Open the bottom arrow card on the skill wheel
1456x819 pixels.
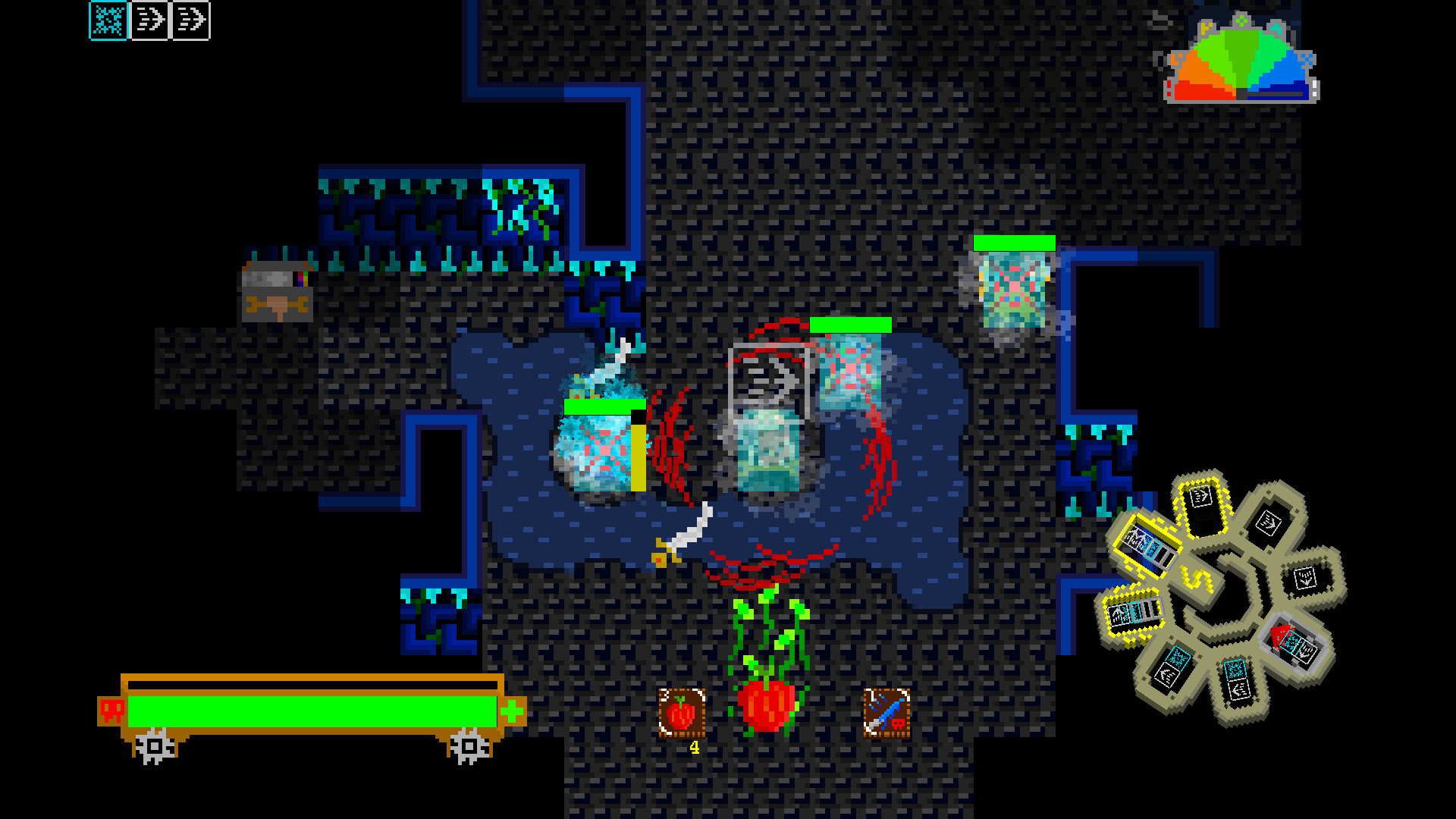tap(1235, 680)
